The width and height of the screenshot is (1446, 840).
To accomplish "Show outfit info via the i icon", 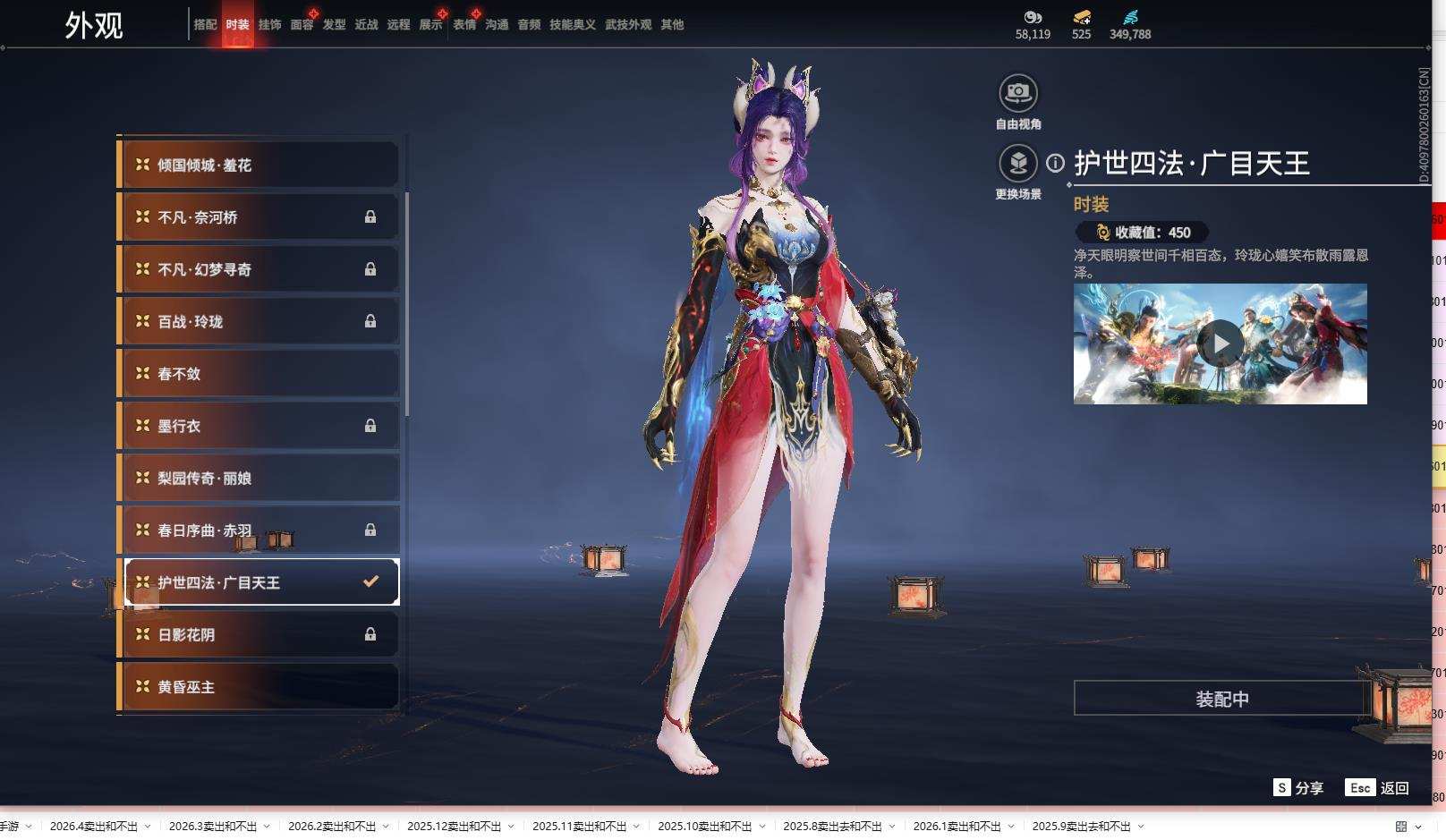I will (x=1056, y=163).
